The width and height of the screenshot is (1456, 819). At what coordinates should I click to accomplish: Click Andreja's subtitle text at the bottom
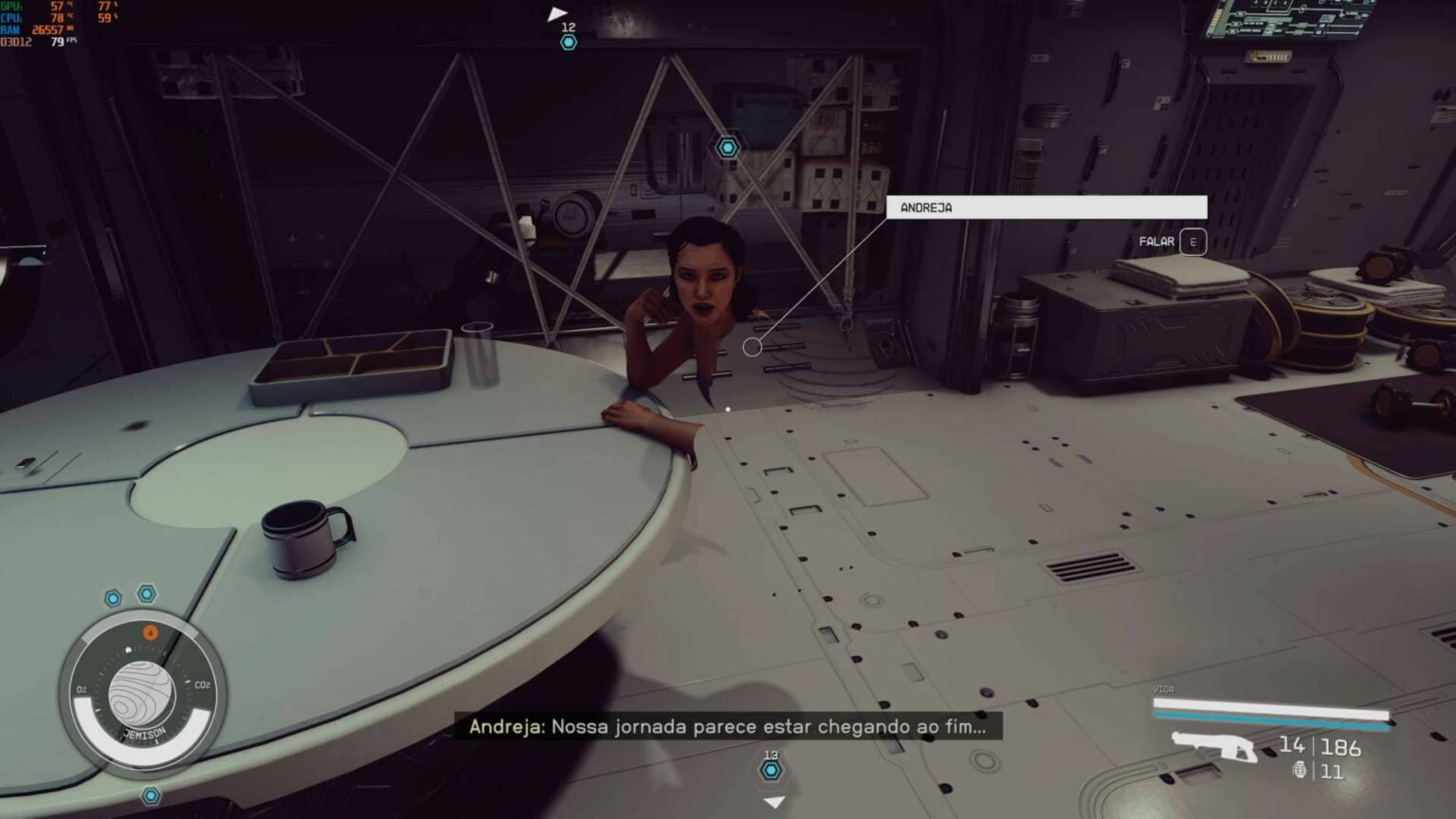coord(730,725)
